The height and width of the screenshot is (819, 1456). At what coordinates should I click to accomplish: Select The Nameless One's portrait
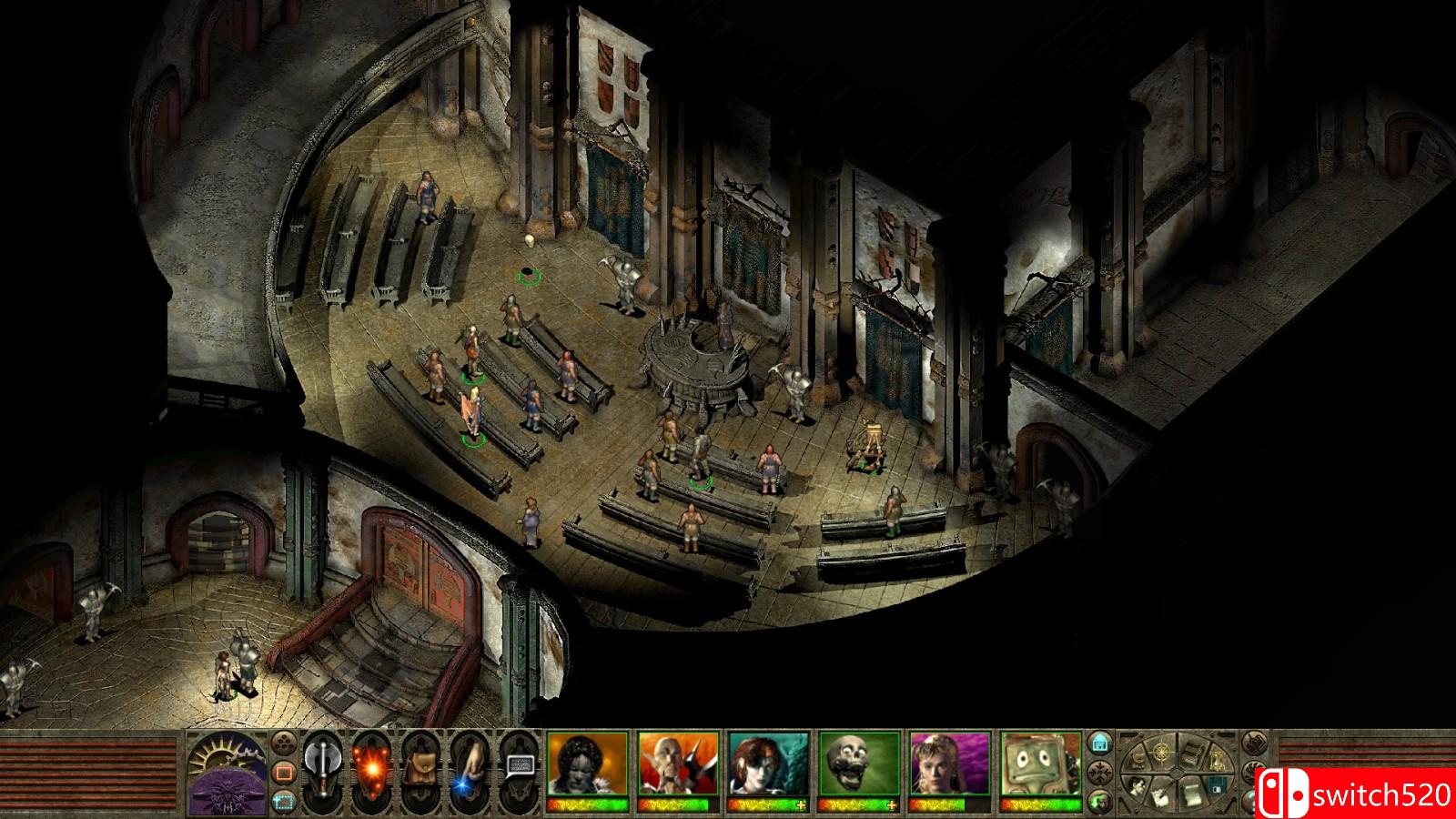click(587, 764)
